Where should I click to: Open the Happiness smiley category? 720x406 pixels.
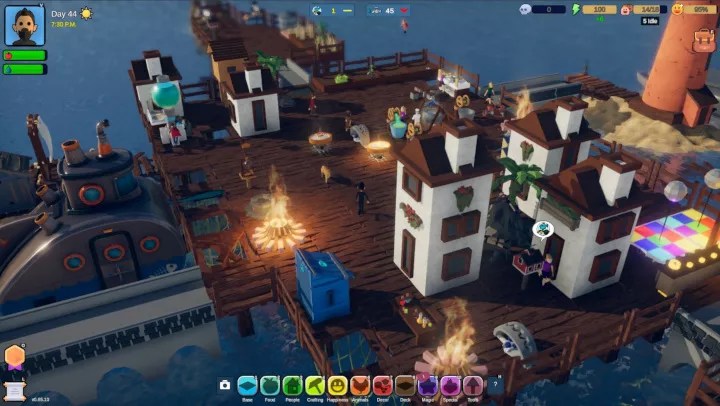(338, 385)
